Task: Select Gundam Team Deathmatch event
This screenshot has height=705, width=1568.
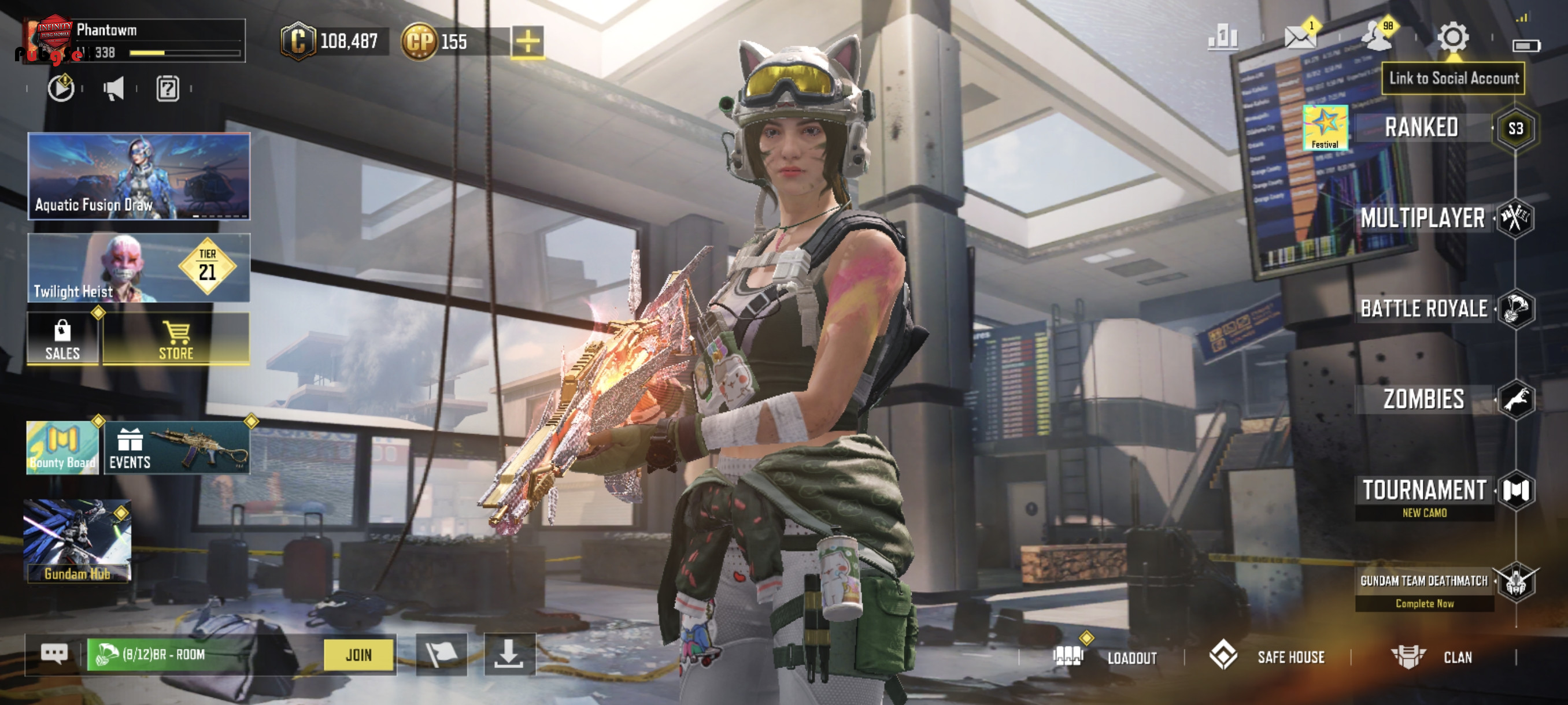Action: point(1423,581)
